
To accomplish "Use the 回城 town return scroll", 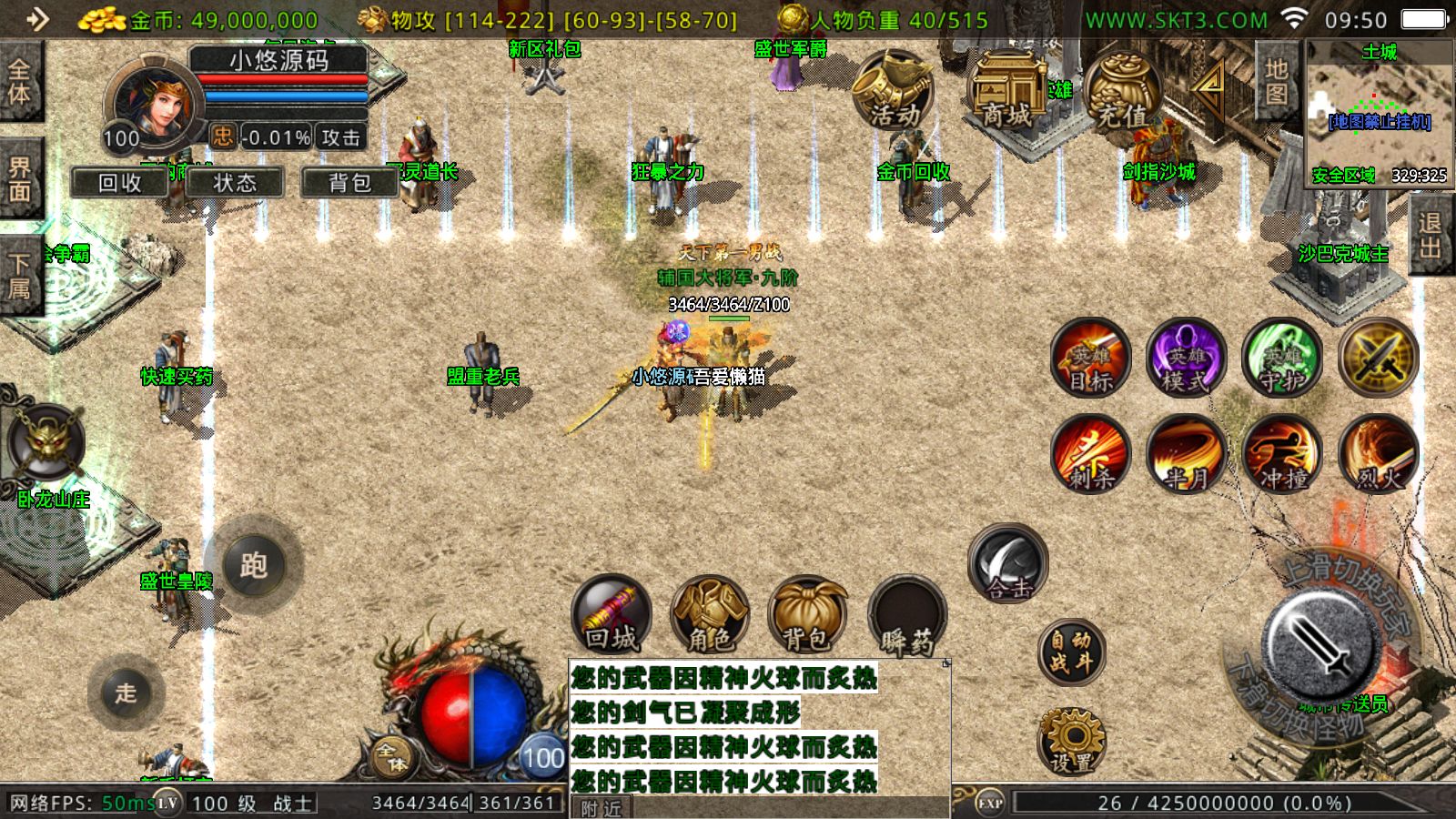I will 612,614.
